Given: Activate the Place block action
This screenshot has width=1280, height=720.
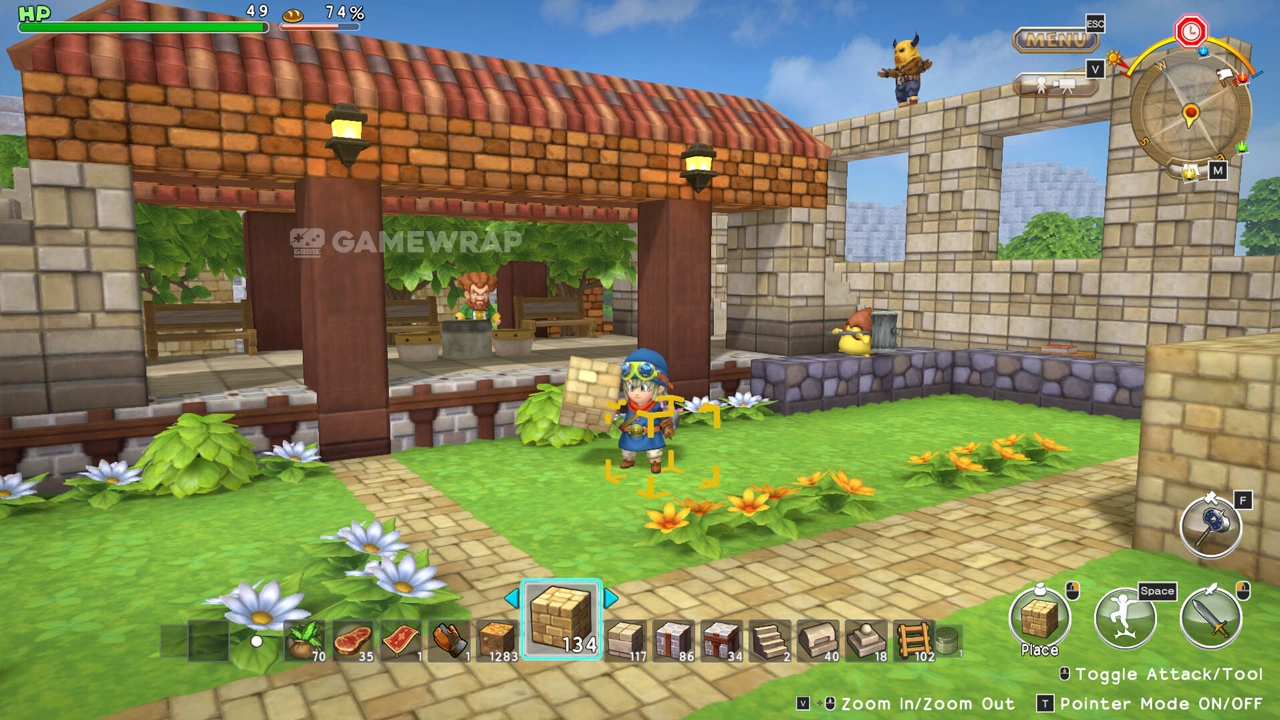Looking at the screenshot, I should coord(1039,617).
